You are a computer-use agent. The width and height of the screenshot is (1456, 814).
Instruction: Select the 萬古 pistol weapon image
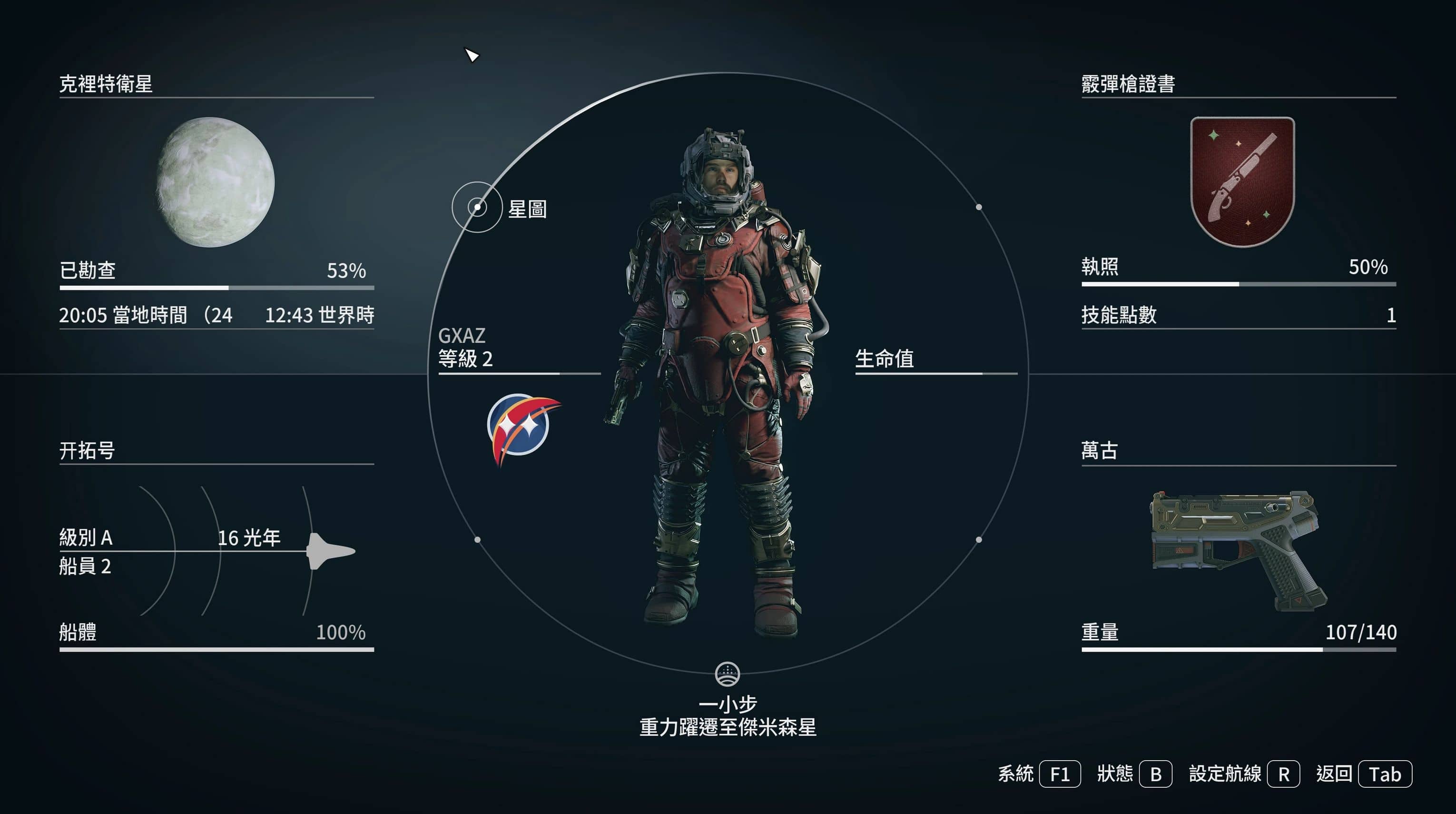pyautogui.click(x=1238, y=548)
